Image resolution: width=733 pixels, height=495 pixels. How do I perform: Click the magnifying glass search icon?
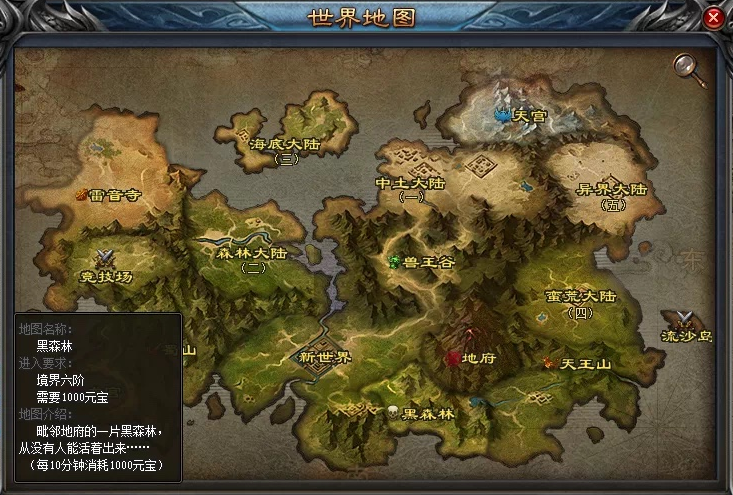pyautogui.click(x=686, y=65)
